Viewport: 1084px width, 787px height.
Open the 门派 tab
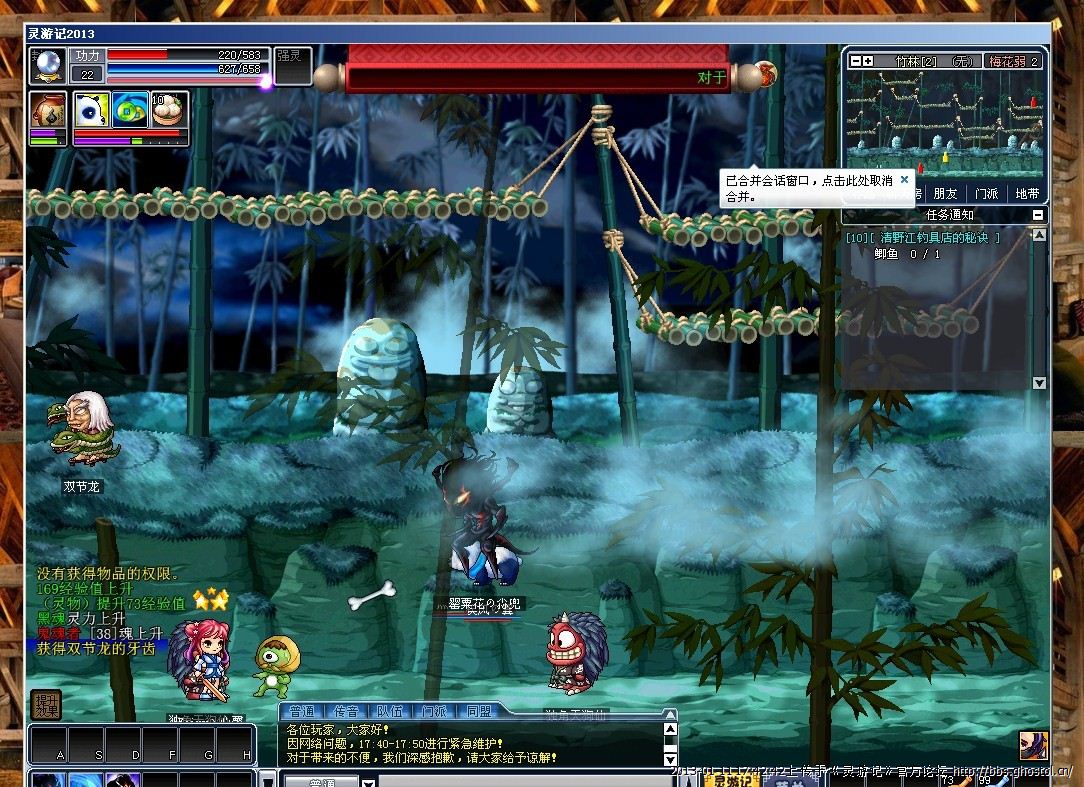click(986, 194)
